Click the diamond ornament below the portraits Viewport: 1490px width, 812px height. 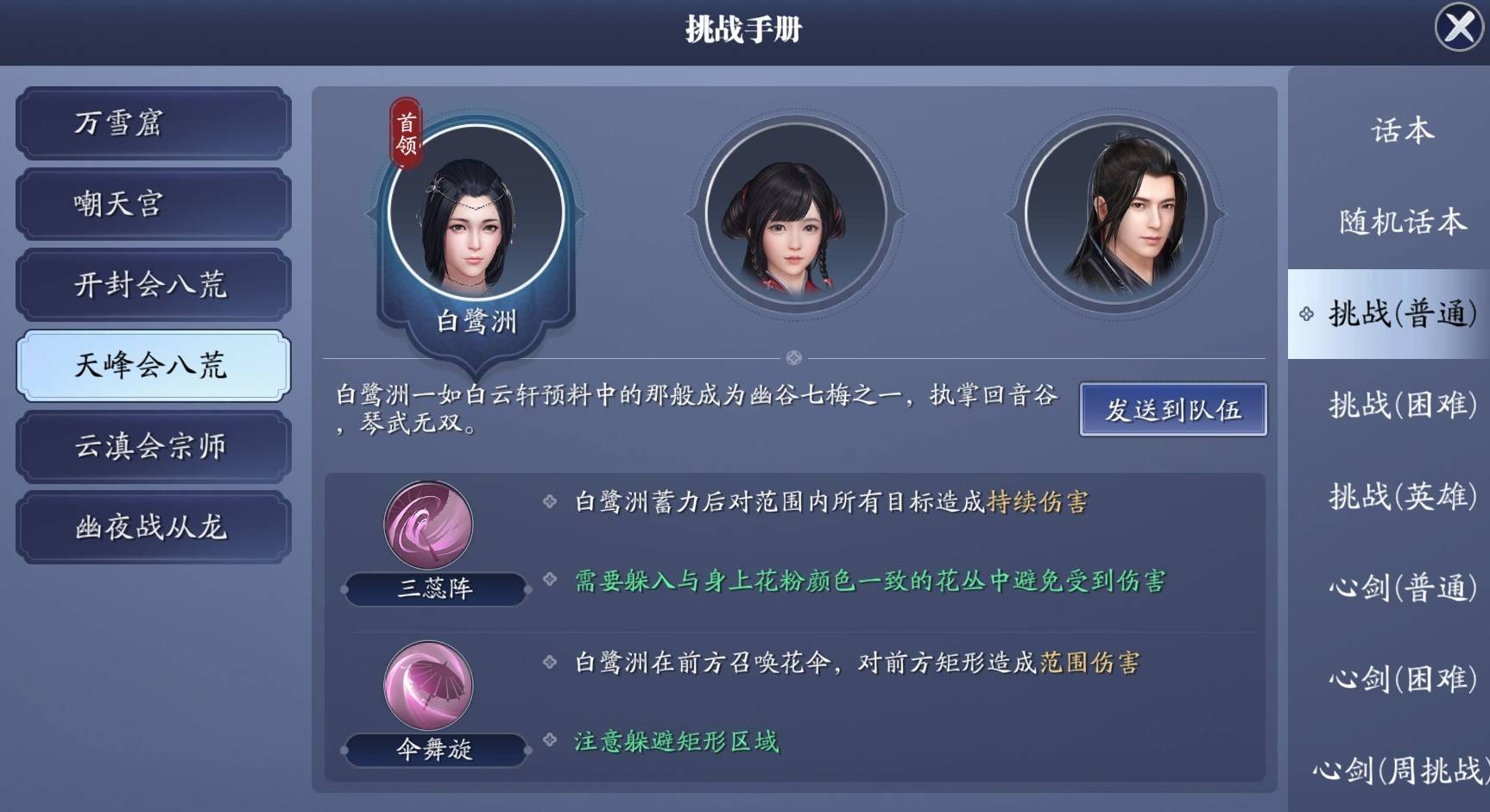point(794,355)
